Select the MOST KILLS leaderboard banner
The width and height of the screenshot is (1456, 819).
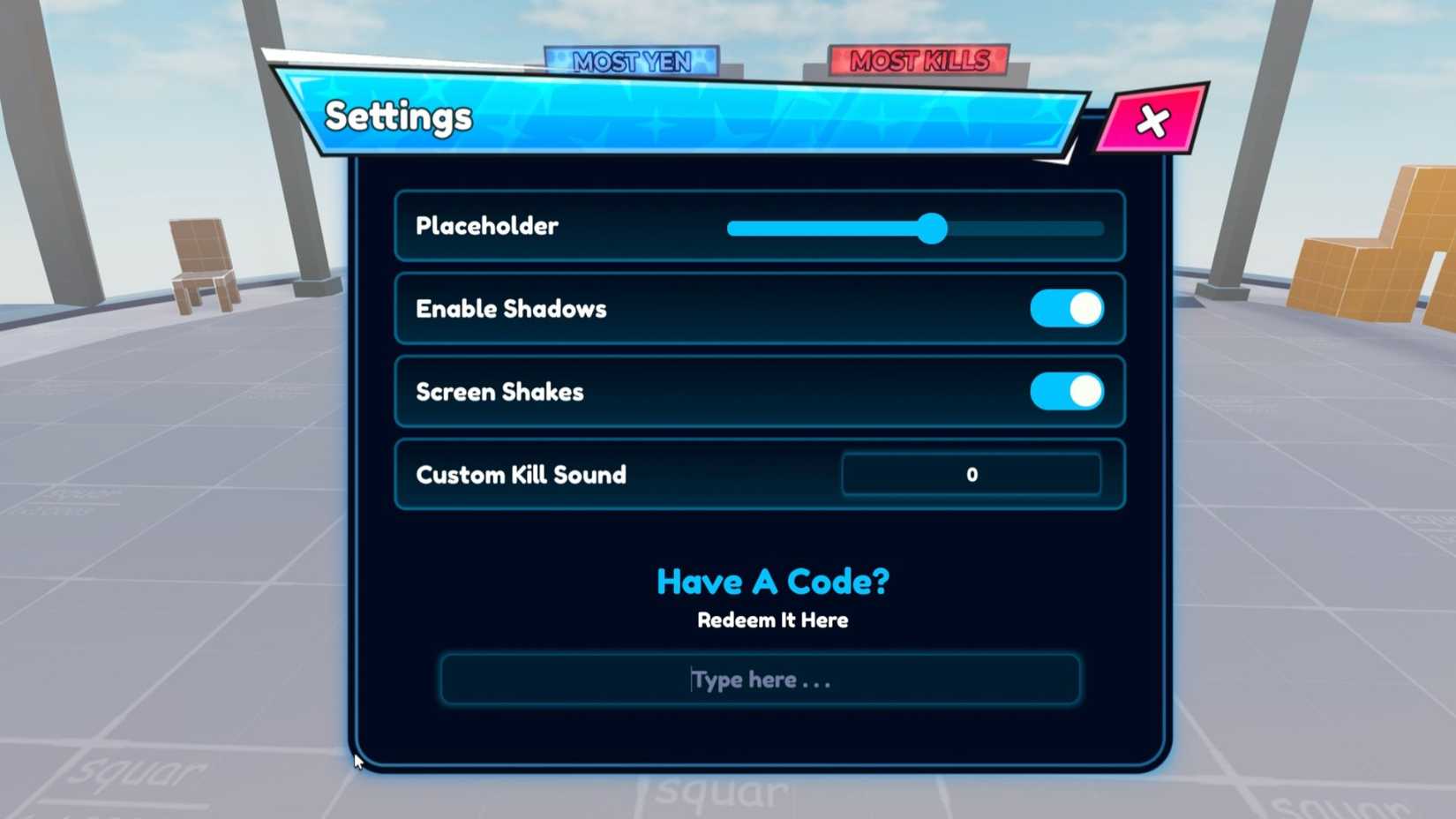pos(920,61)
